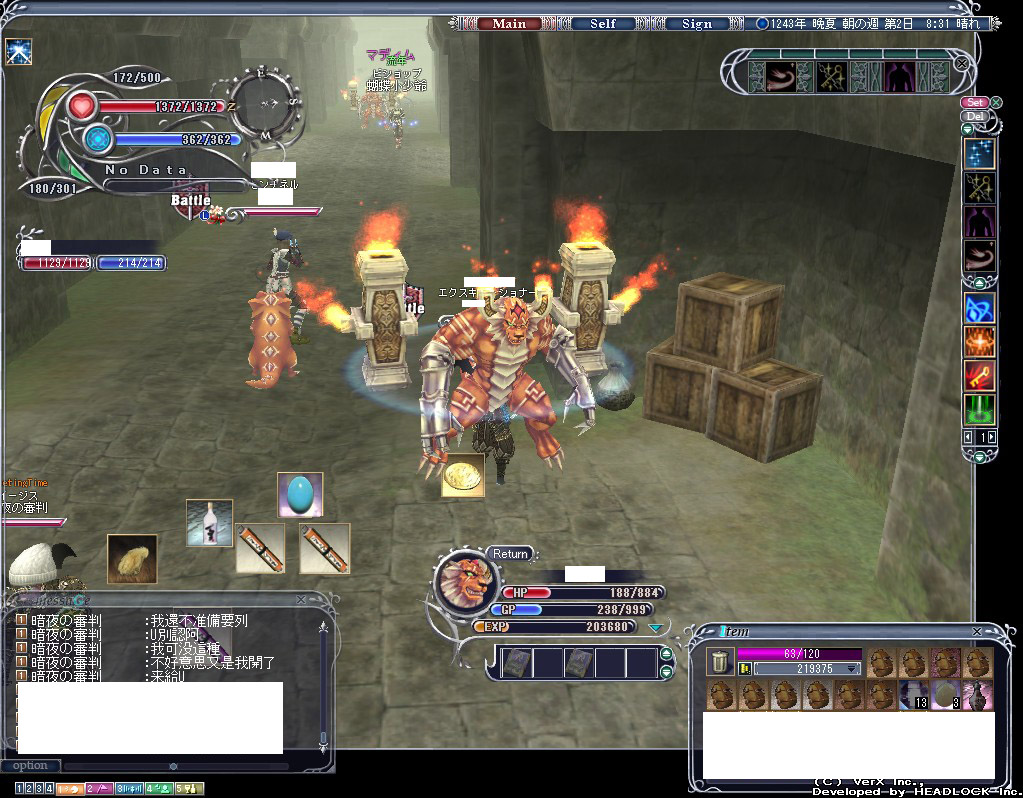
Task: Click the compass minimap
Action: click(x=266, y=102)
